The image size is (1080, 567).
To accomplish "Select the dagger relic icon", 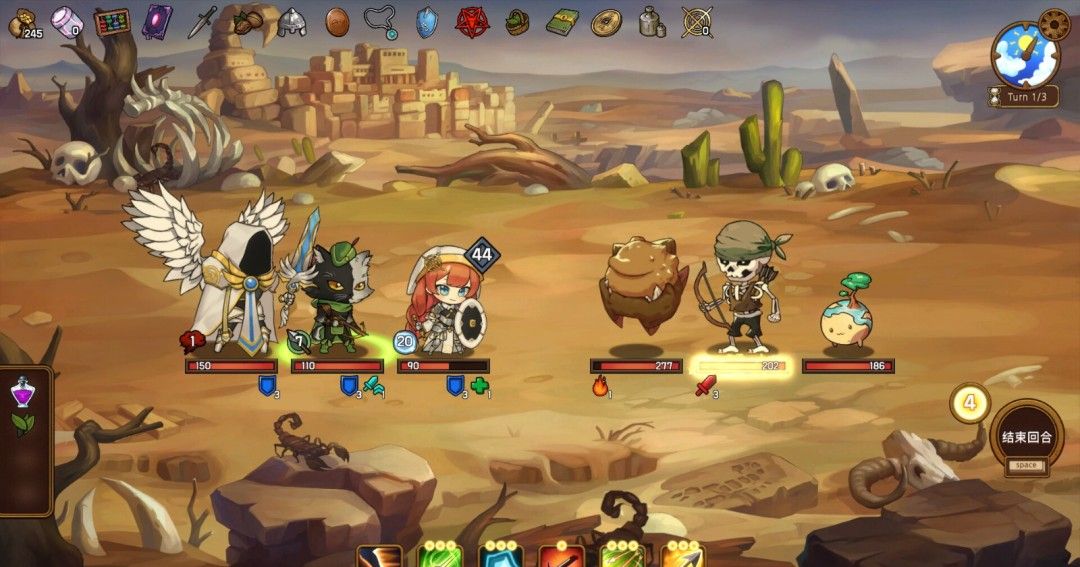I will point(202,22).
